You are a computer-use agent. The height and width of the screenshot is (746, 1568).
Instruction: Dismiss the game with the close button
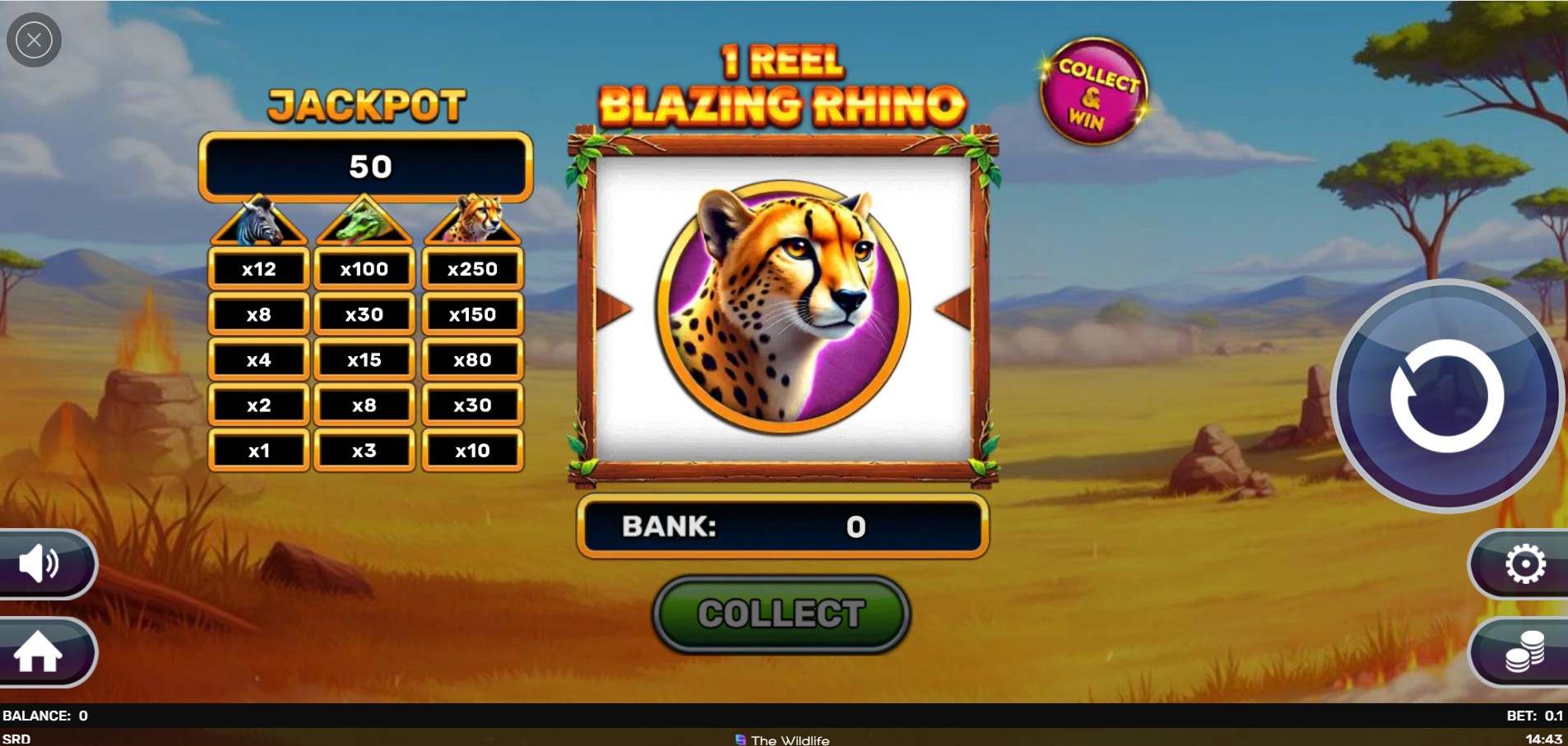(x=34, y=39)
